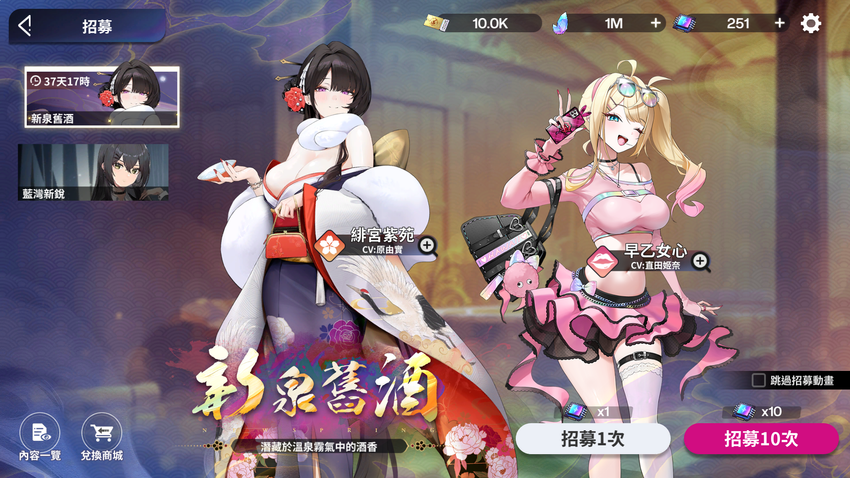View details for 緋宮紫苑 via magnifier
Viewport: 850px width, 478px height.
(427, 244)
